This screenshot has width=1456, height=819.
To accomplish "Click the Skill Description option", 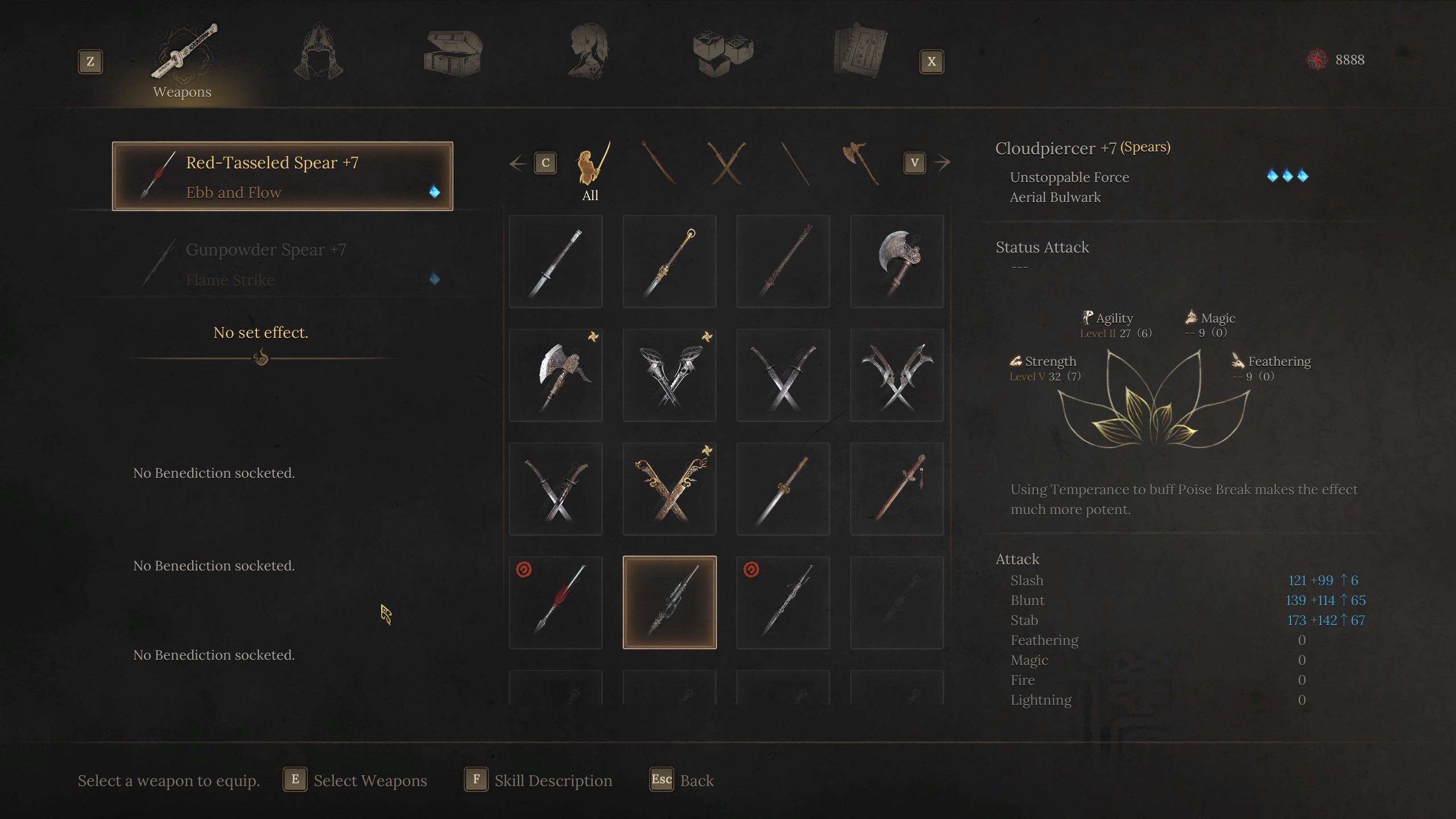I will (x=539, y=780).
